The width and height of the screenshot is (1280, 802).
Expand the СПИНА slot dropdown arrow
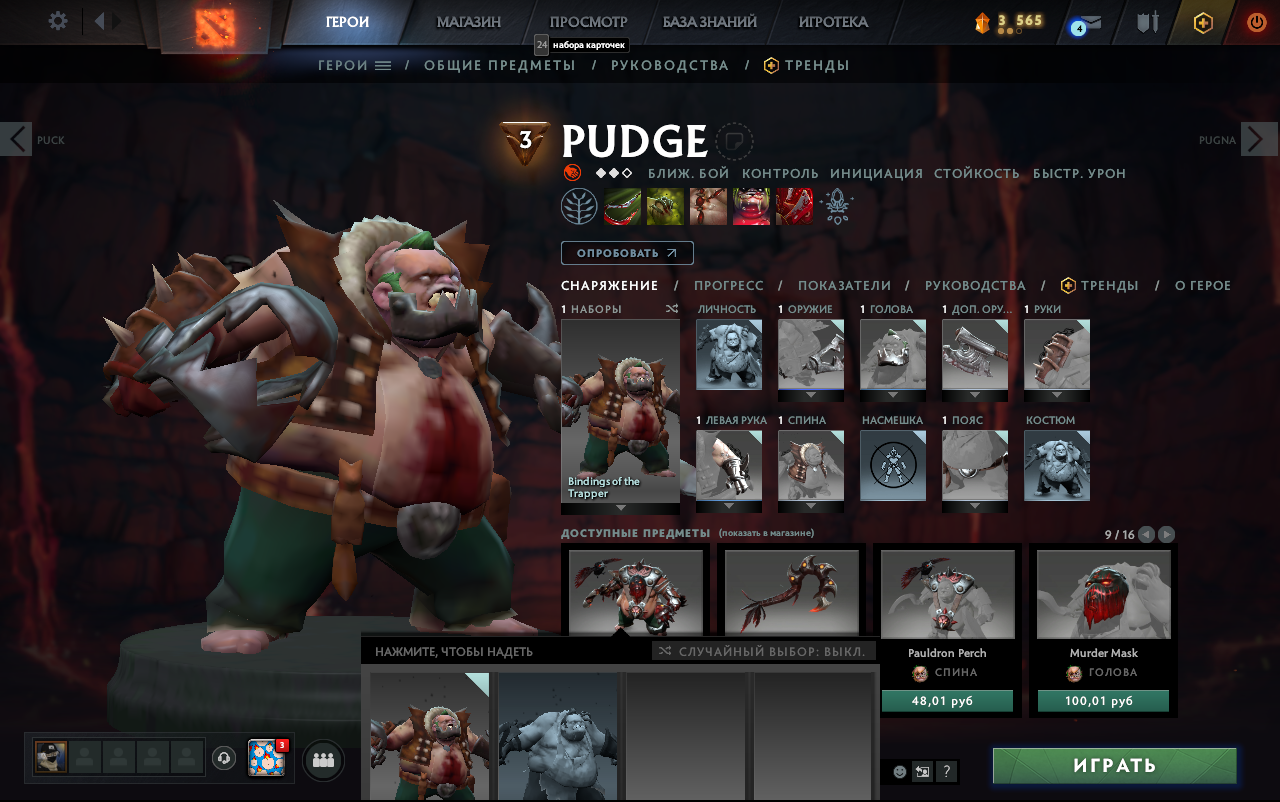point(810,506)
